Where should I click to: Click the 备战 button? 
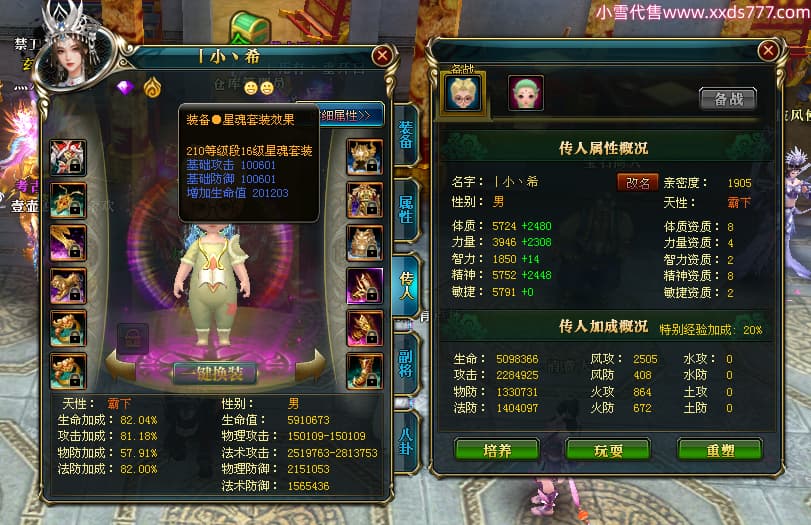(727, 98)
